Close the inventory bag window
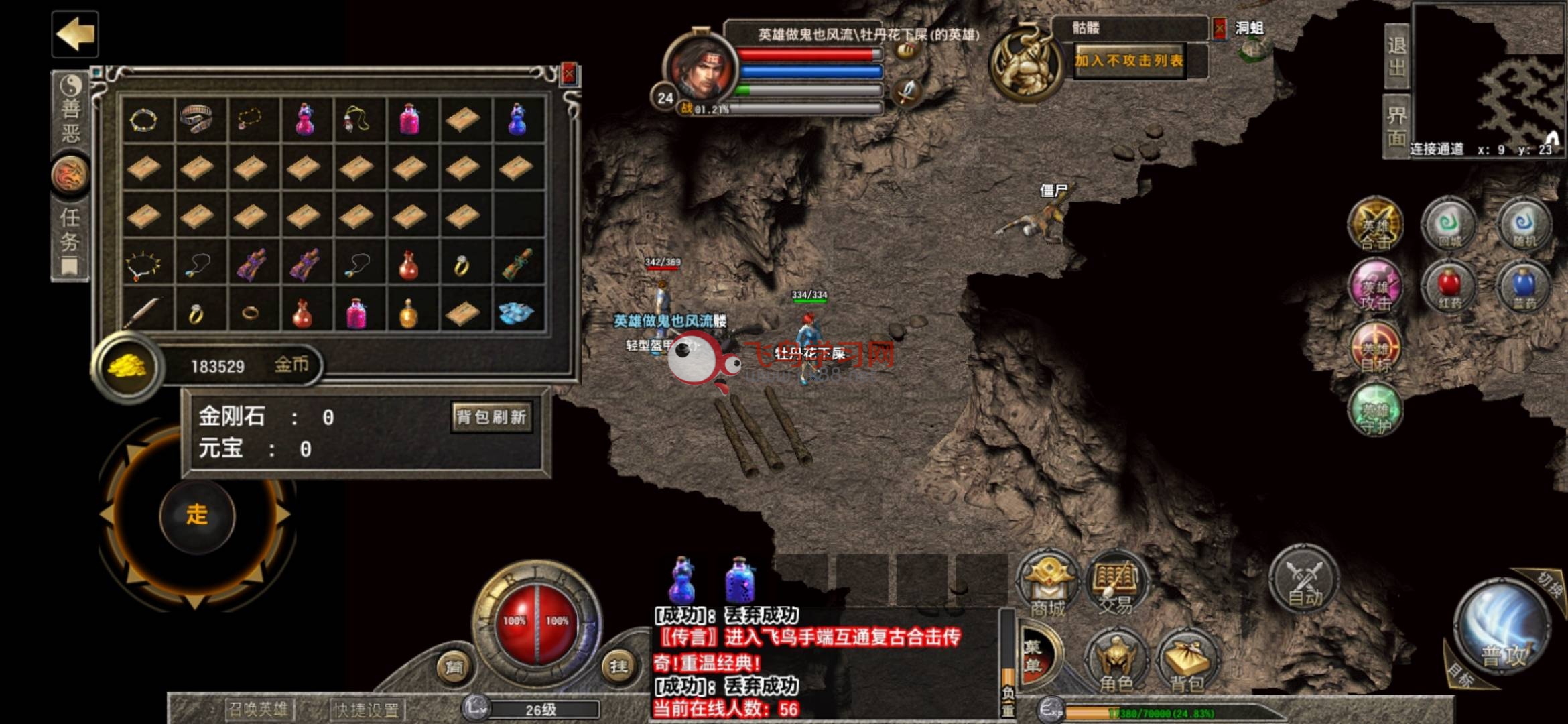Image resolution: width=1568 pixels, height=724 pixels. (x=569, y=74)
